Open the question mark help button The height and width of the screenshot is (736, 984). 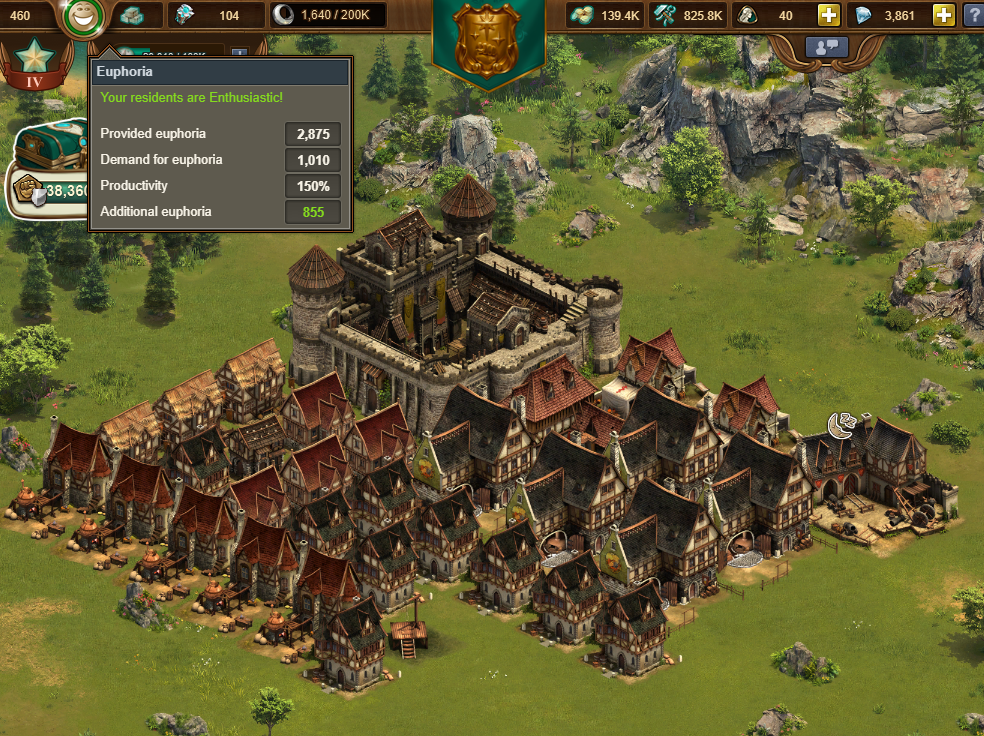973,15
